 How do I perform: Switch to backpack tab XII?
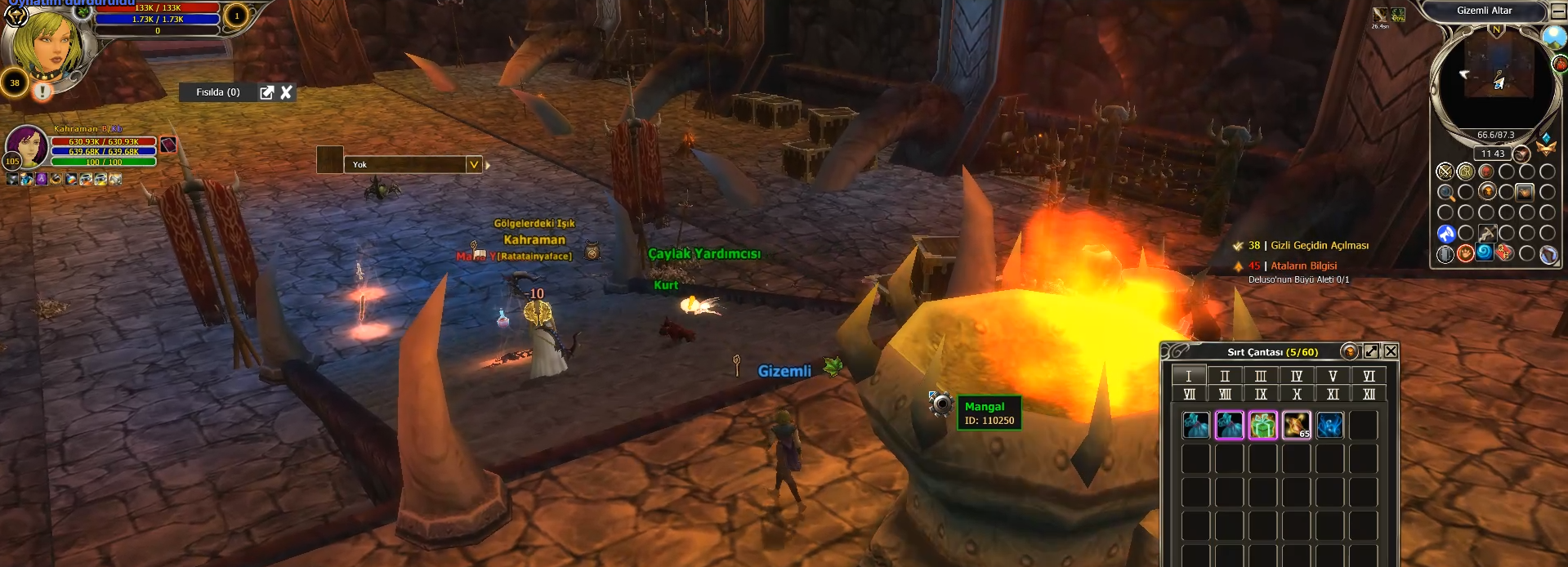click(x=1369, y=395)
